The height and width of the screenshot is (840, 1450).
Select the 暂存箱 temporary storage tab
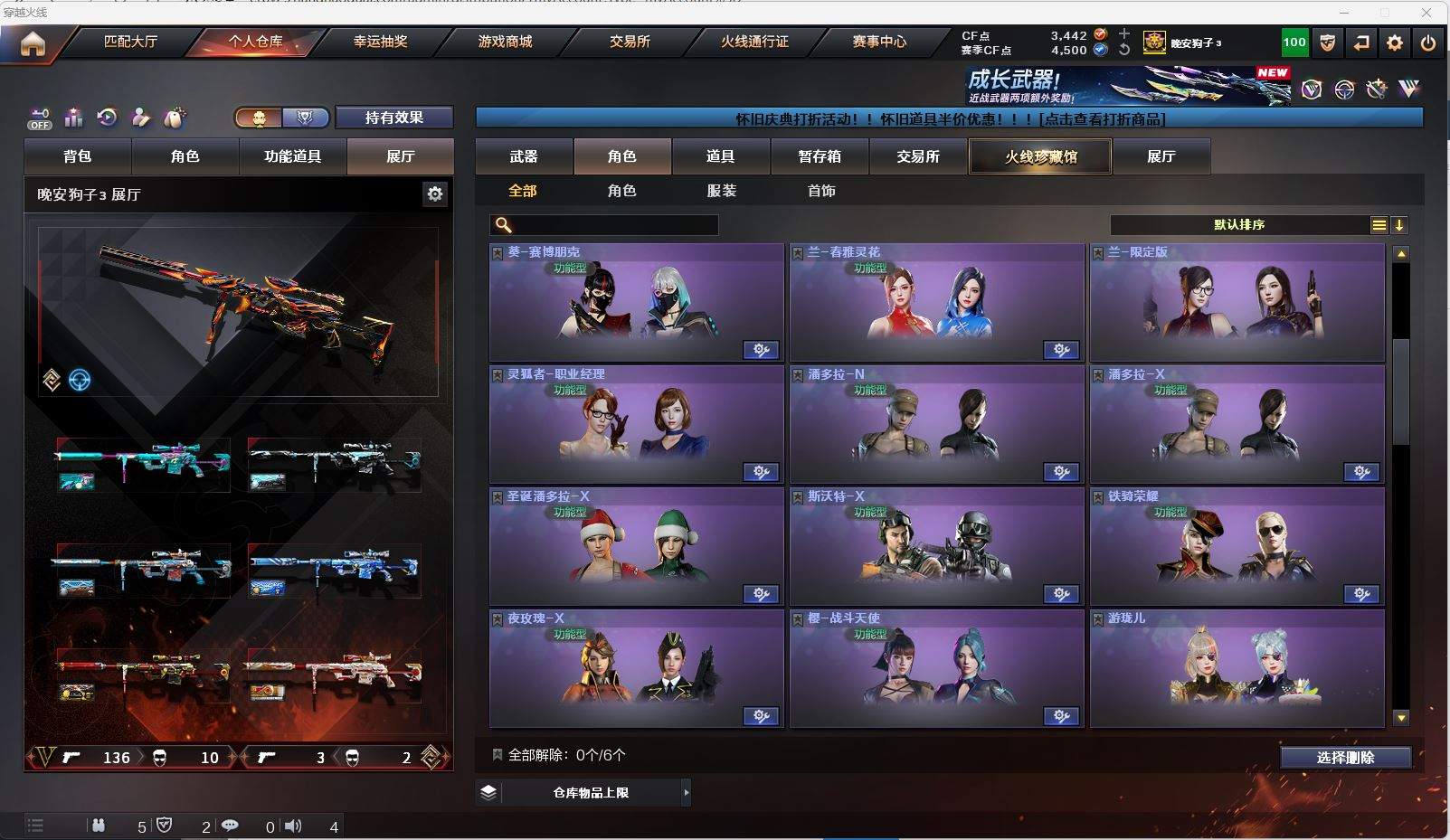tap(820, 156)
